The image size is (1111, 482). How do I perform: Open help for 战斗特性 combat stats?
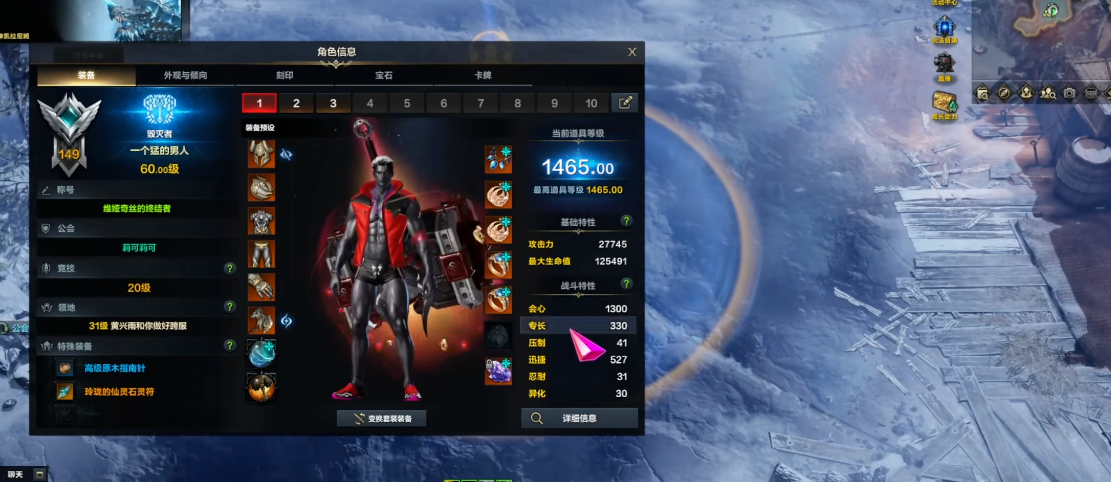[x=626, y=285]
